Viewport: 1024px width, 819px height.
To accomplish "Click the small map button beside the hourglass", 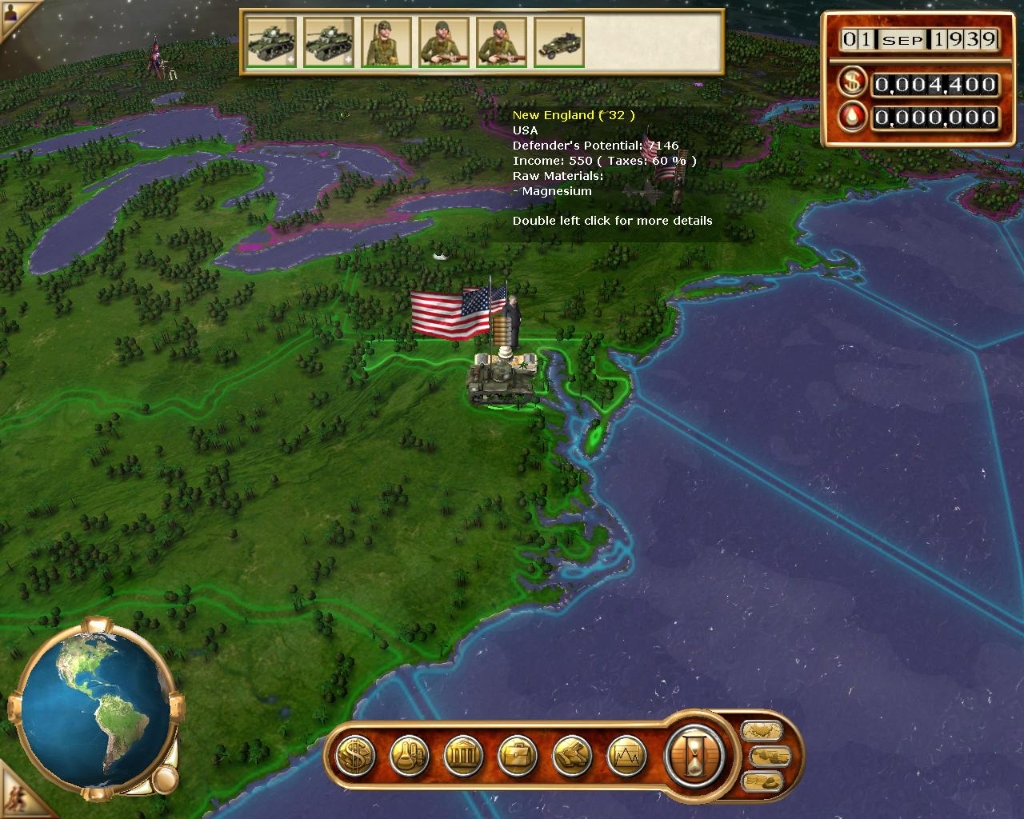I will (x=762, y=731).
